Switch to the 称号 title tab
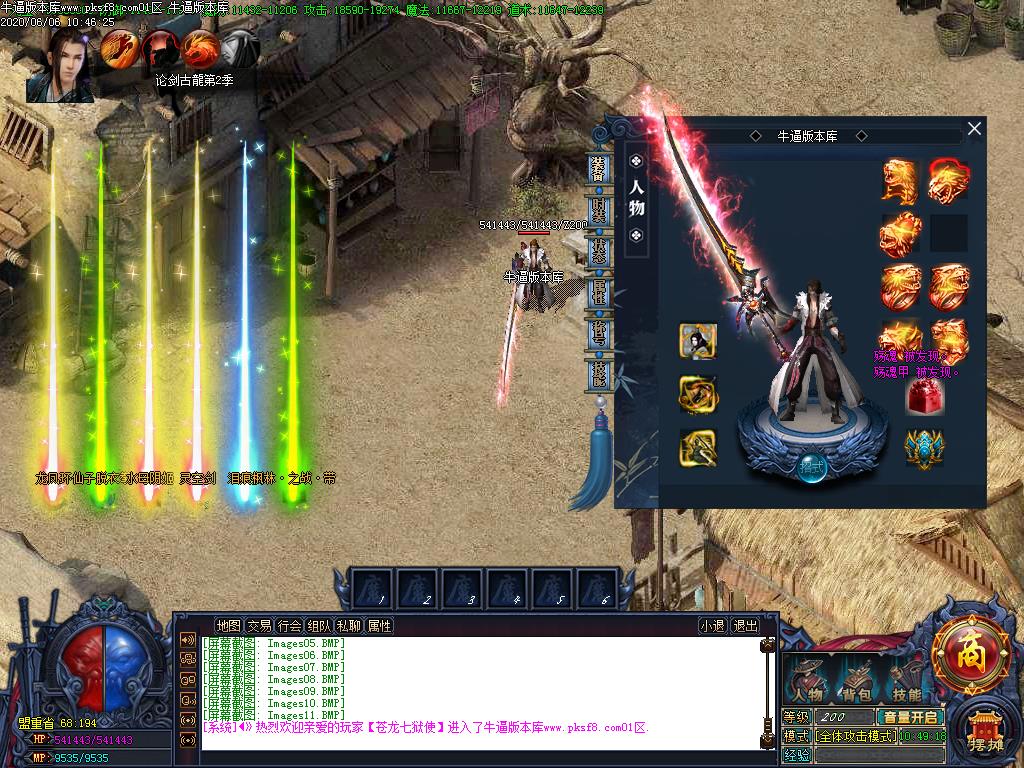Image resolution: width=1024 pixels, height=768 pixels. point(599,332)
